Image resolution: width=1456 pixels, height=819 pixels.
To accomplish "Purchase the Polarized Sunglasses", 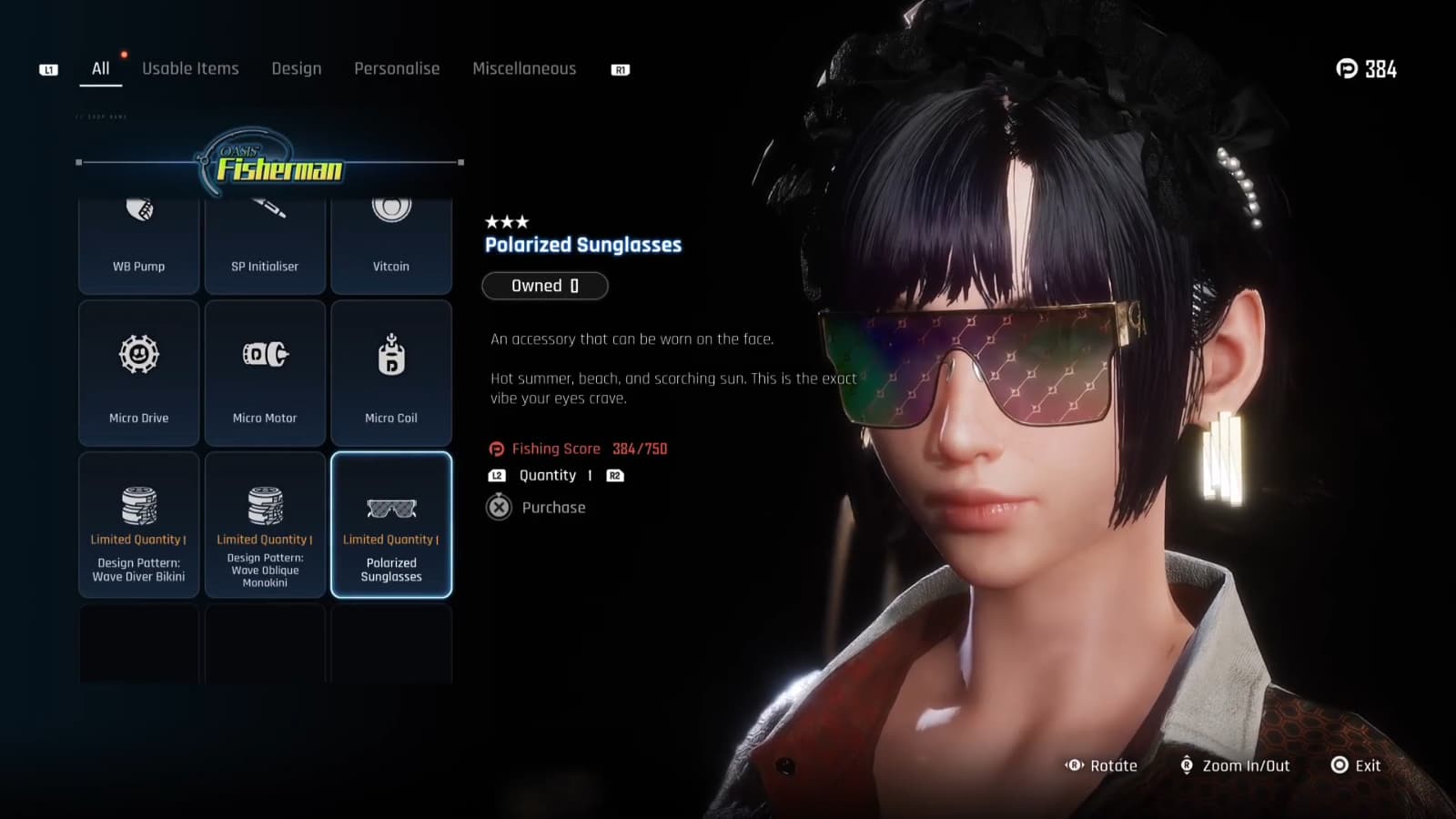I will click(537, 508).
